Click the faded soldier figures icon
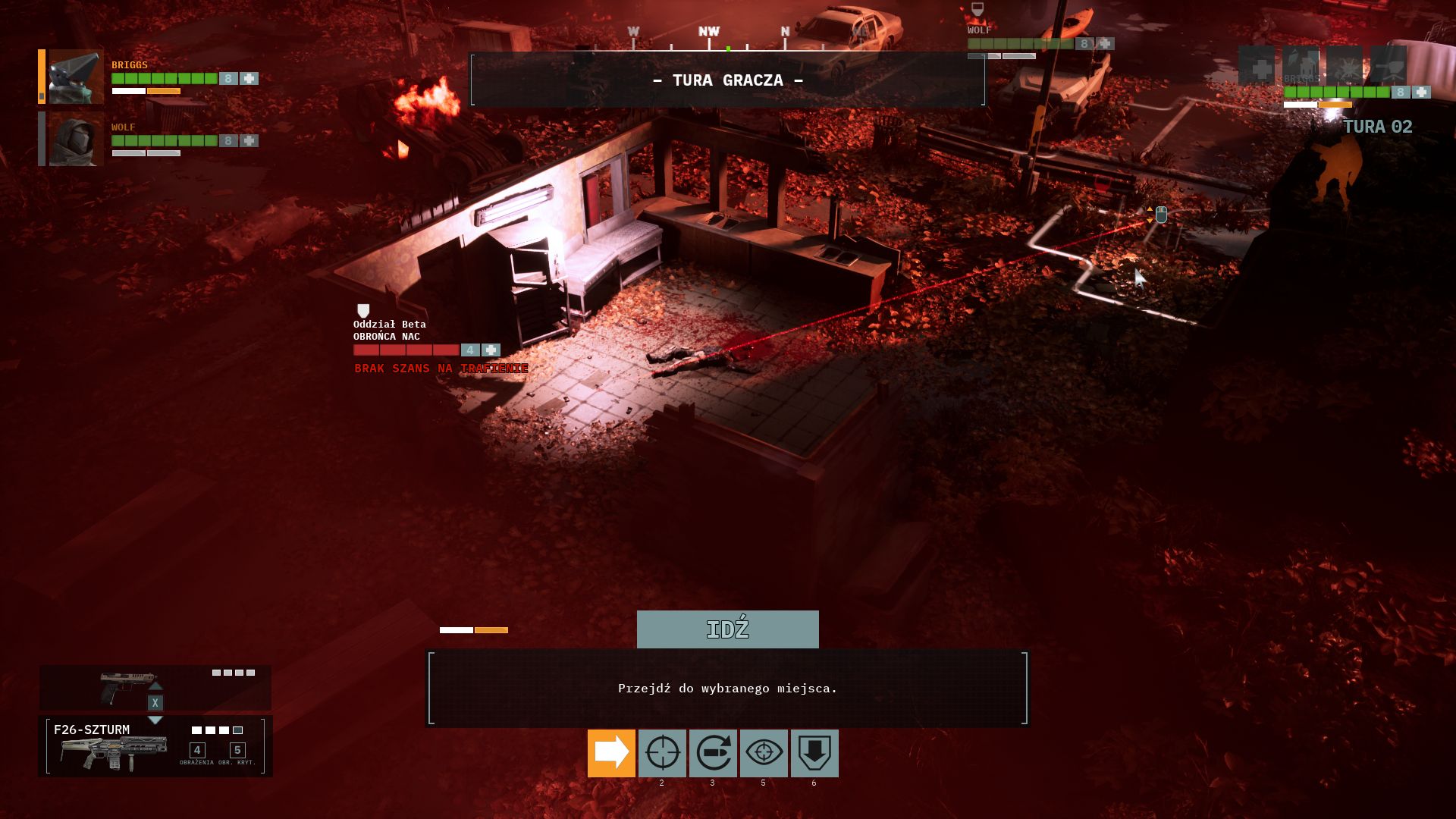 tap(1301, 66)
